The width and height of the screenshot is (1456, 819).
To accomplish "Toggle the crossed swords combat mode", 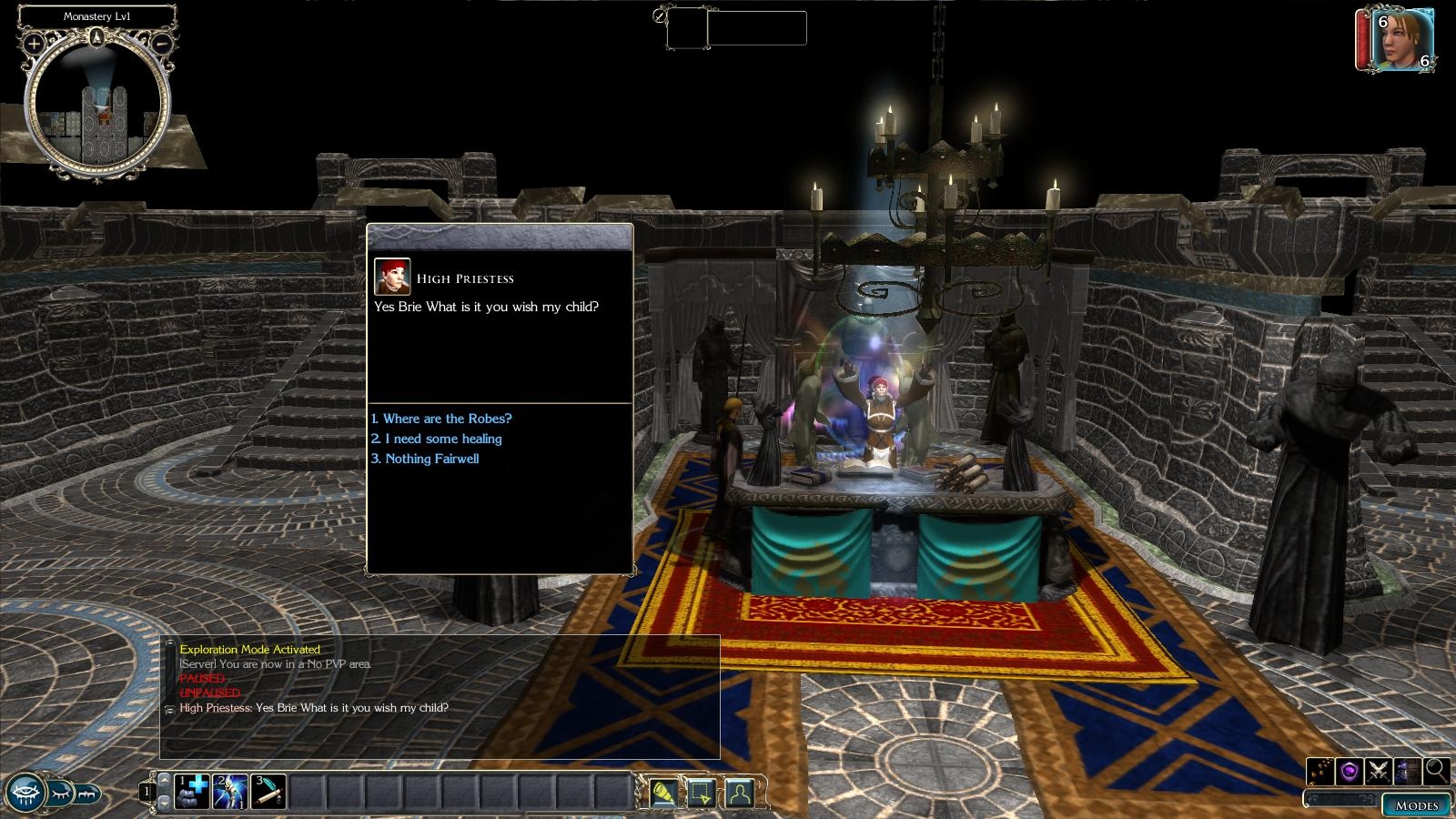I will point(1378,772).
